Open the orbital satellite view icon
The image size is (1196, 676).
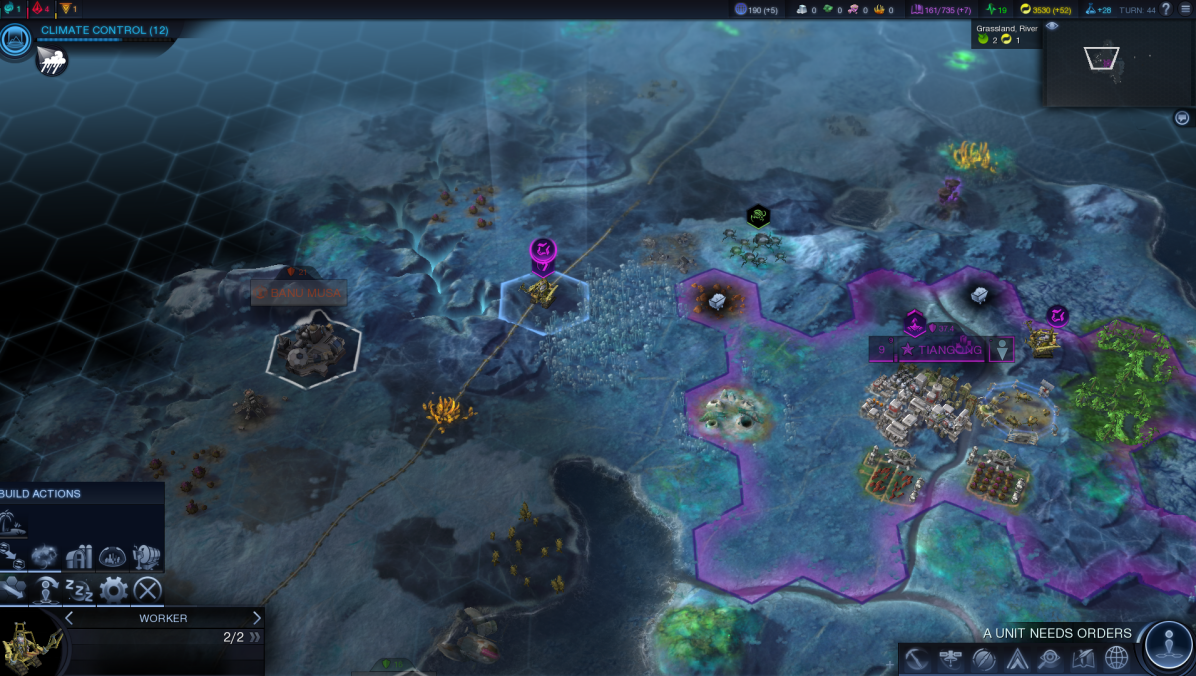point(950,658)
